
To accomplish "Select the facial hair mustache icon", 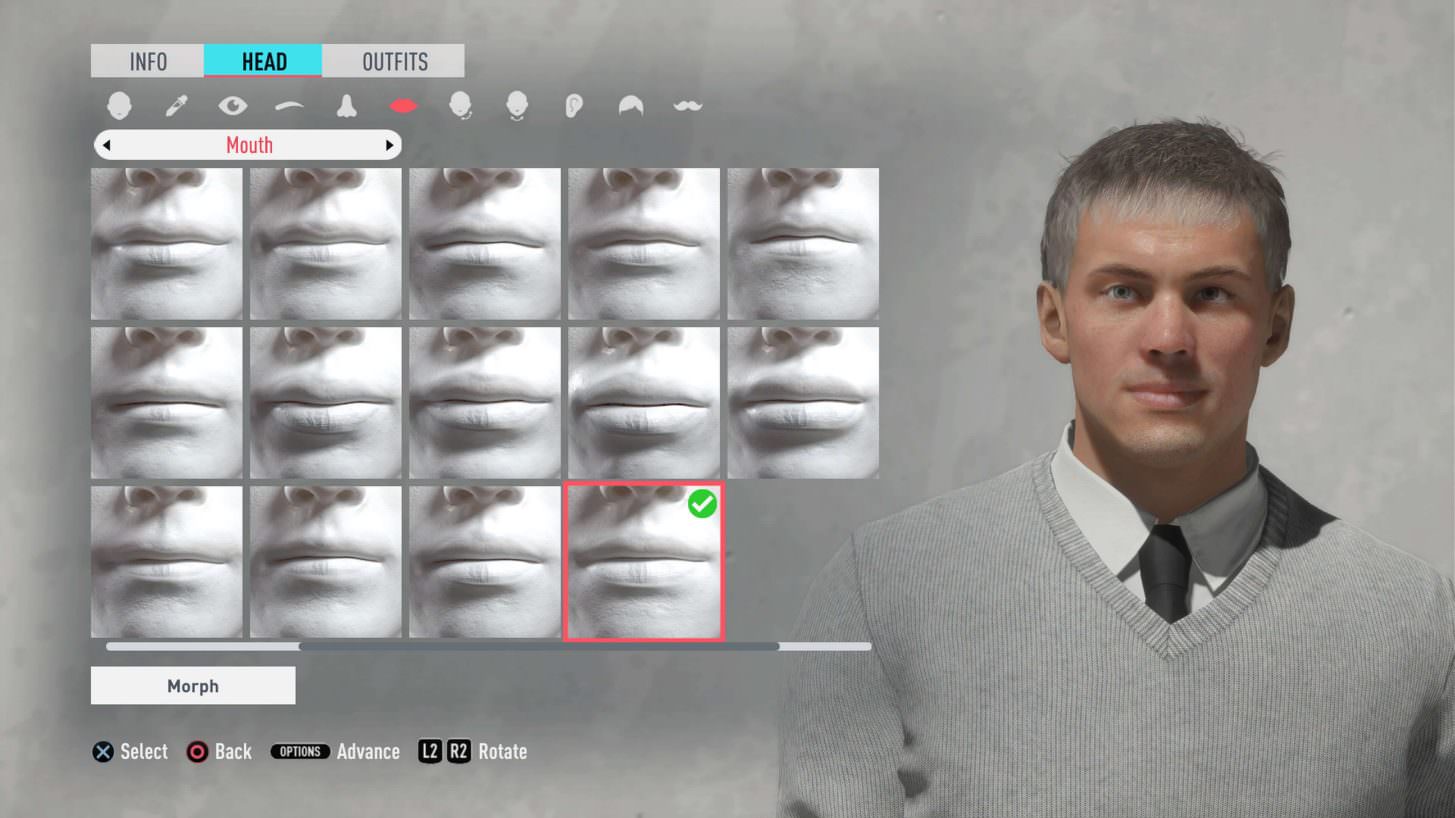I will tap(687, 103).
